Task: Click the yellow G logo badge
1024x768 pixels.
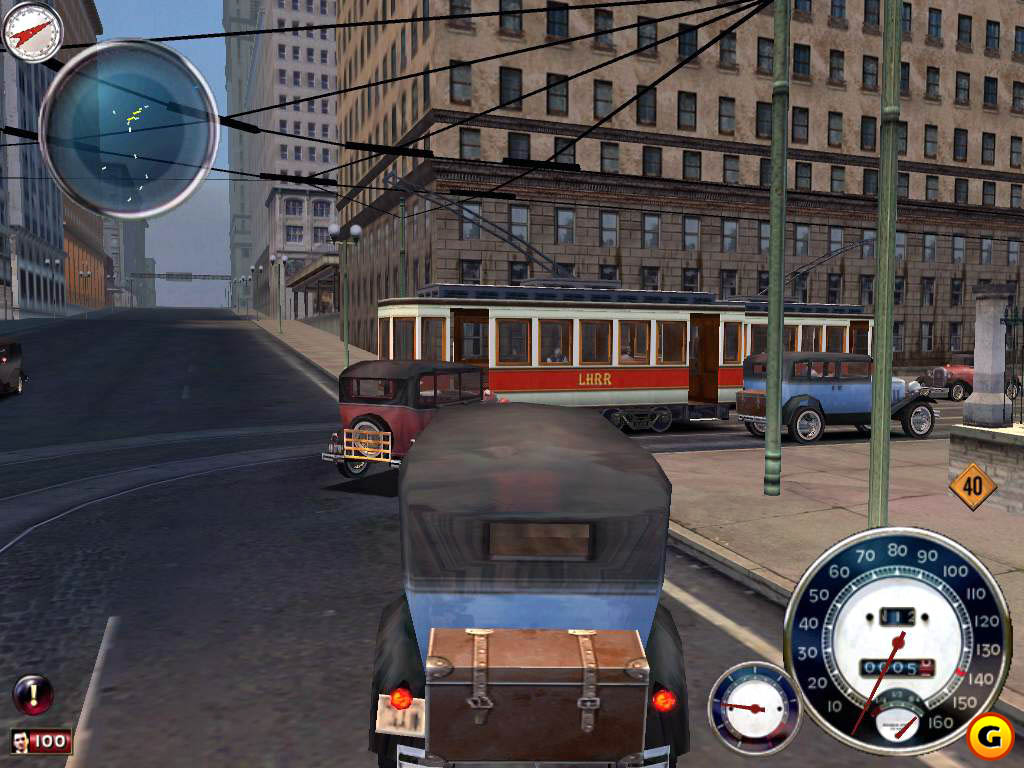Action: tap(989, 737)
